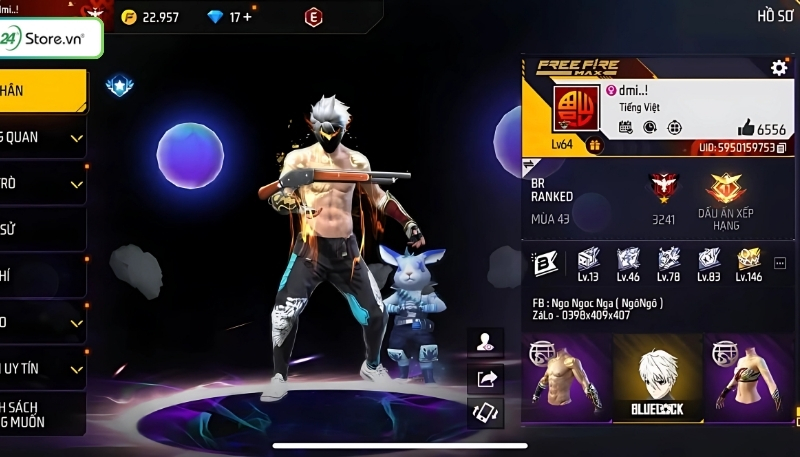This screenshot has width=800, height=457.
Task: Expand the UY TÍN menu section
Action: click(42, 369)
